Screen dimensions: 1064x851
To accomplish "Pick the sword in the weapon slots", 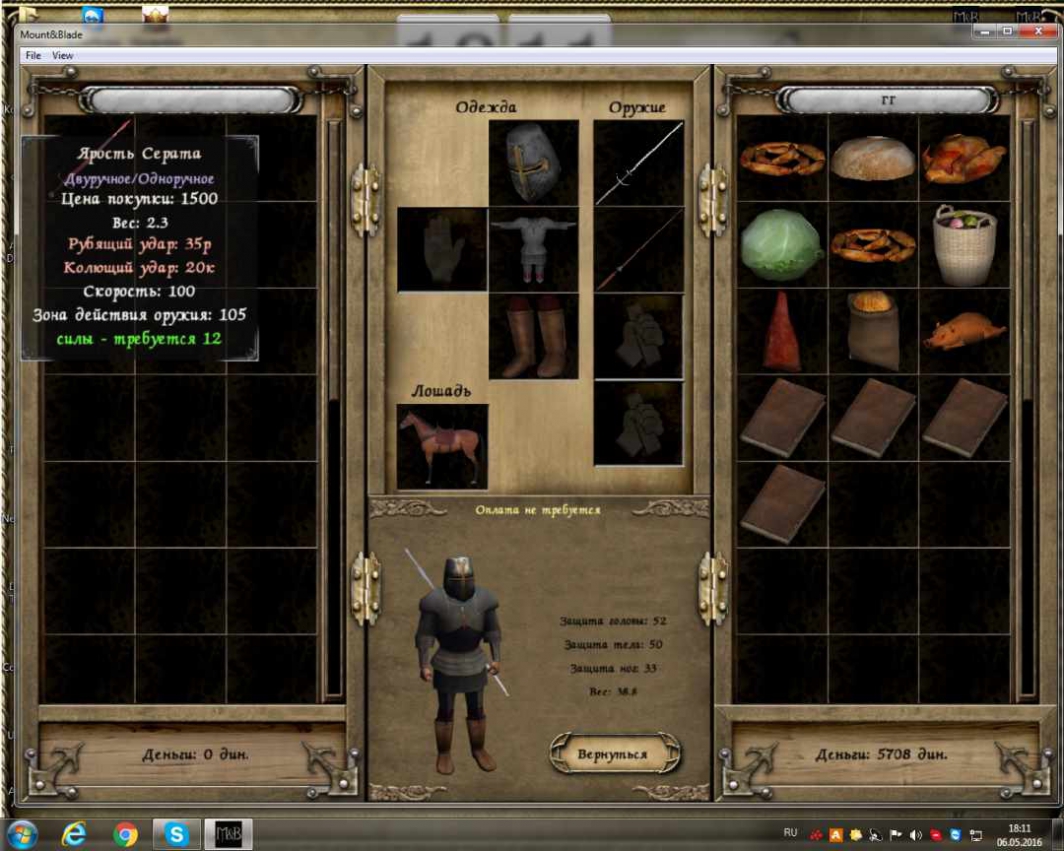I will (x=639, y=163).
